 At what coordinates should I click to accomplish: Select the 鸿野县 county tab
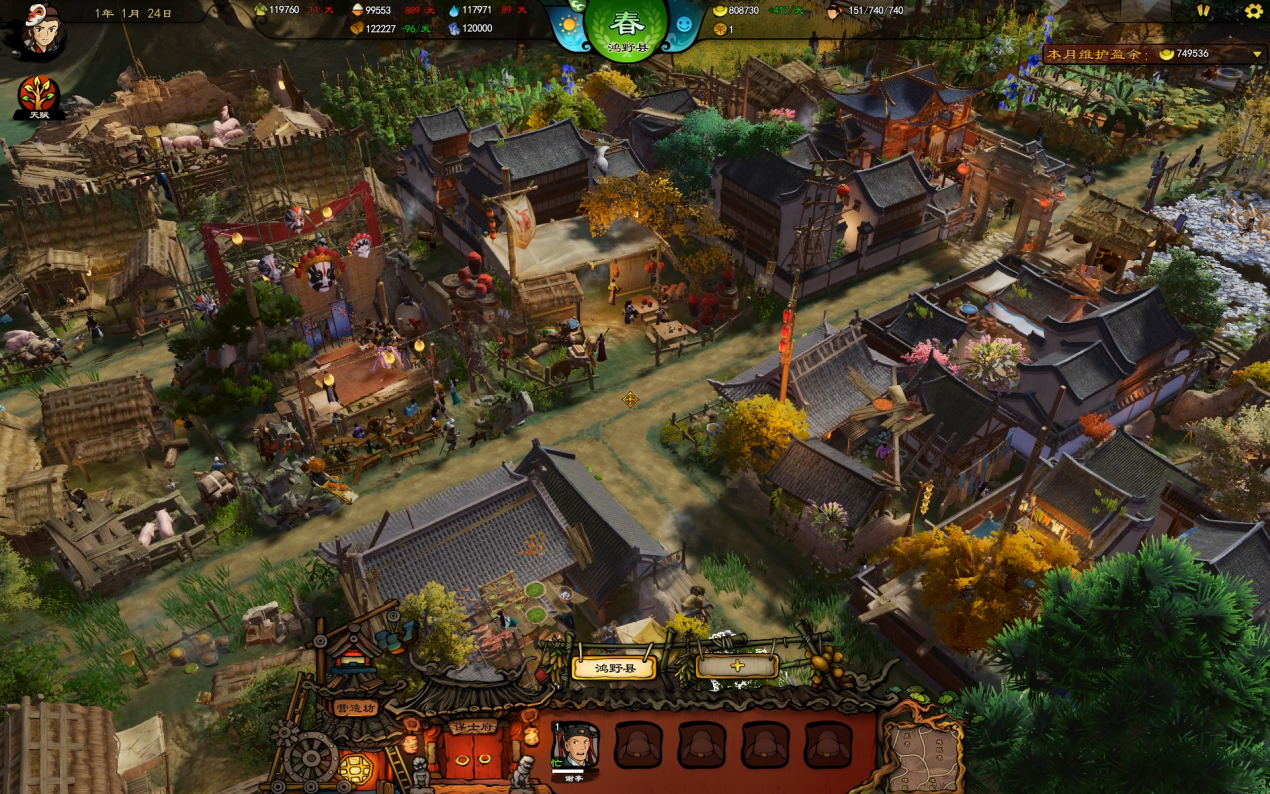pyautogui.click(x=613, y=667)
